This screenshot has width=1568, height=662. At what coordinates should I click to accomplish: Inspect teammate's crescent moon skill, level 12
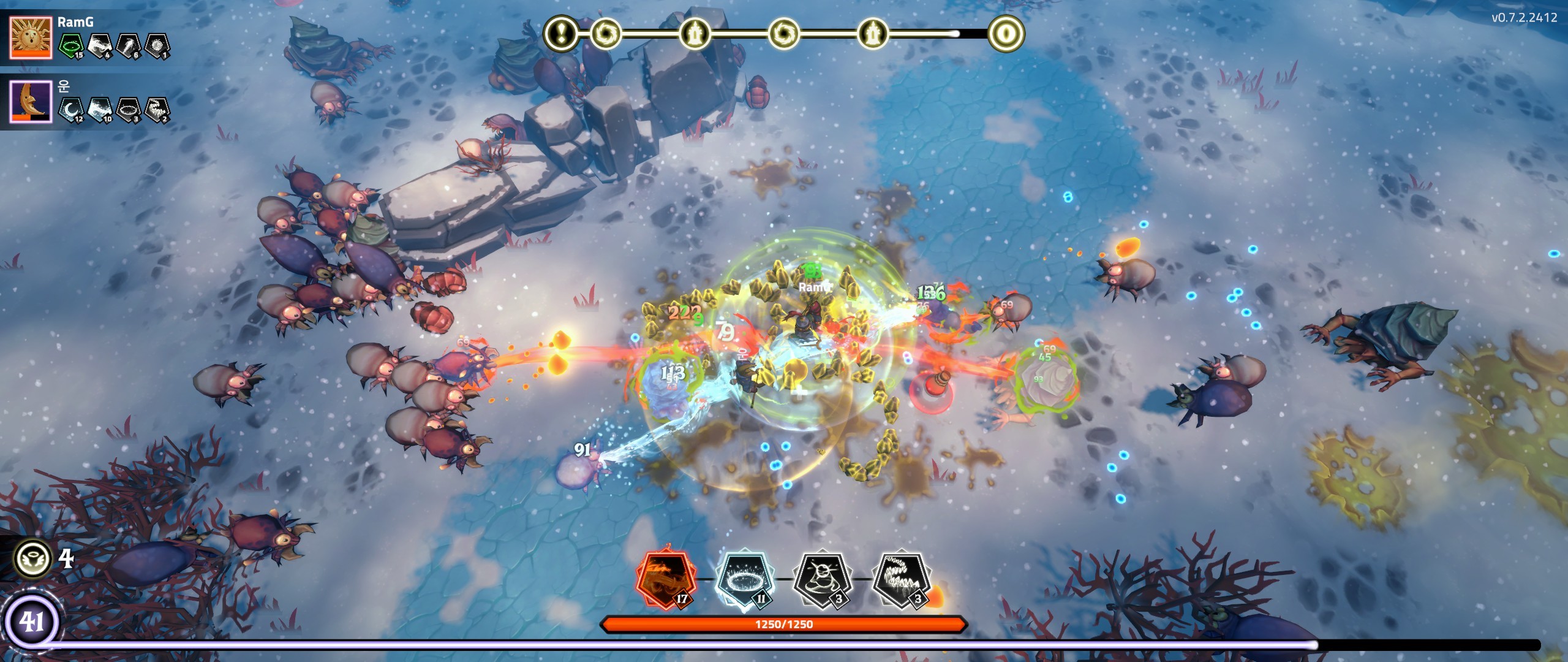click(x=71, y=110)
